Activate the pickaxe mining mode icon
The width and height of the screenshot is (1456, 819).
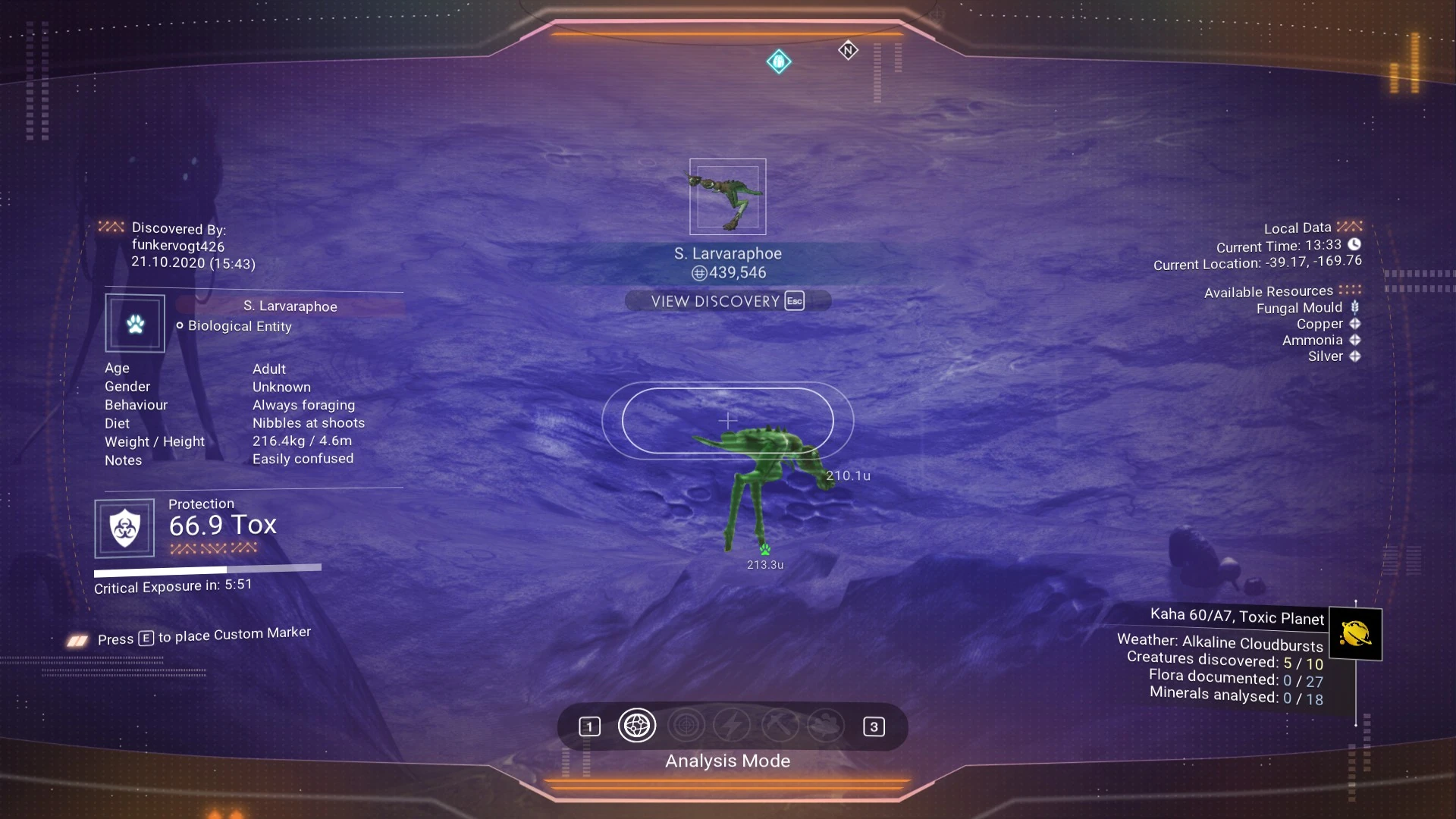pyautogui.click(x=779, y=726)
